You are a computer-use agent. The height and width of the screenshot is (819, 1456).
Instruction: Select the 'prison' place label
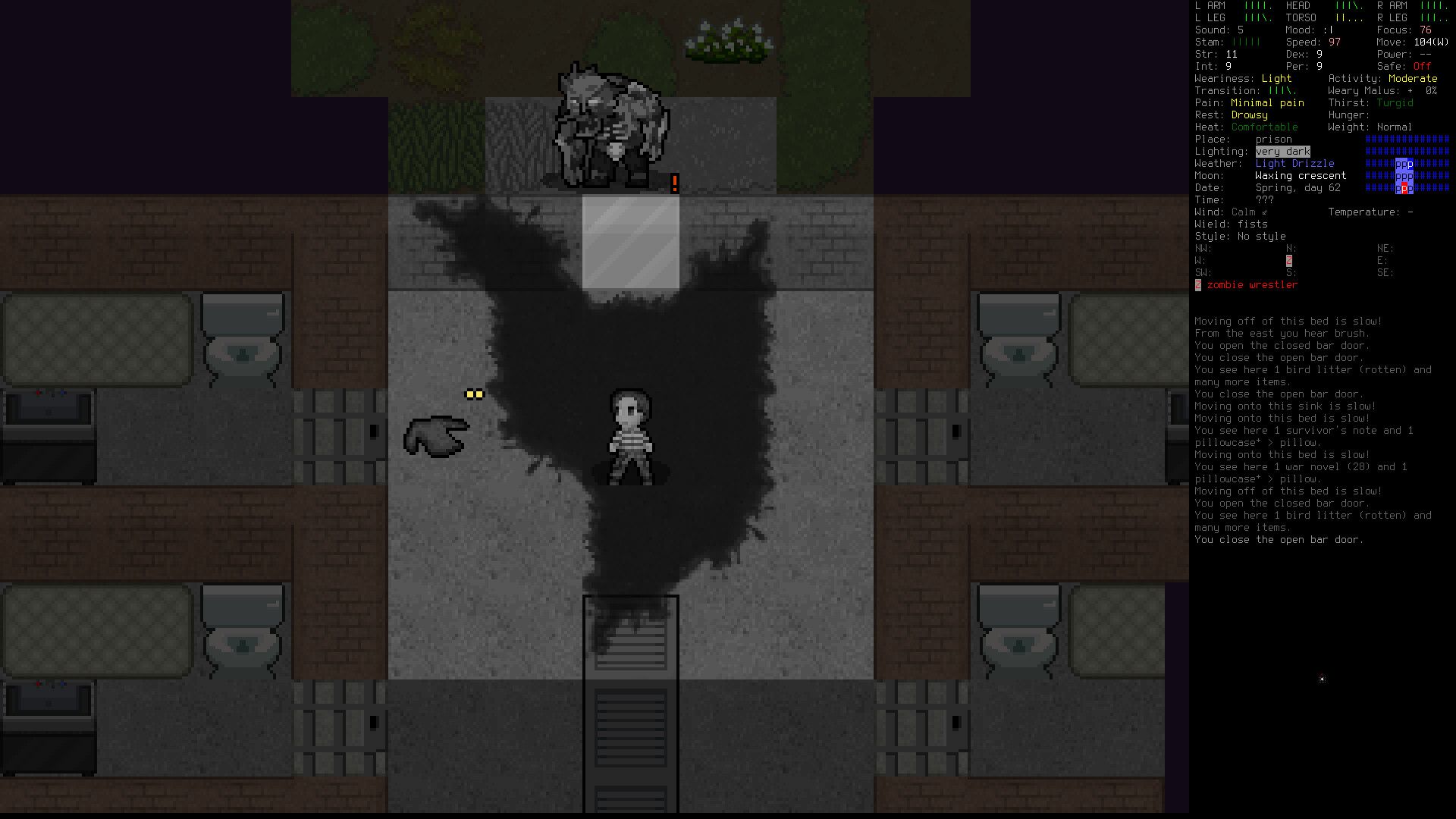coord(1273,139)
